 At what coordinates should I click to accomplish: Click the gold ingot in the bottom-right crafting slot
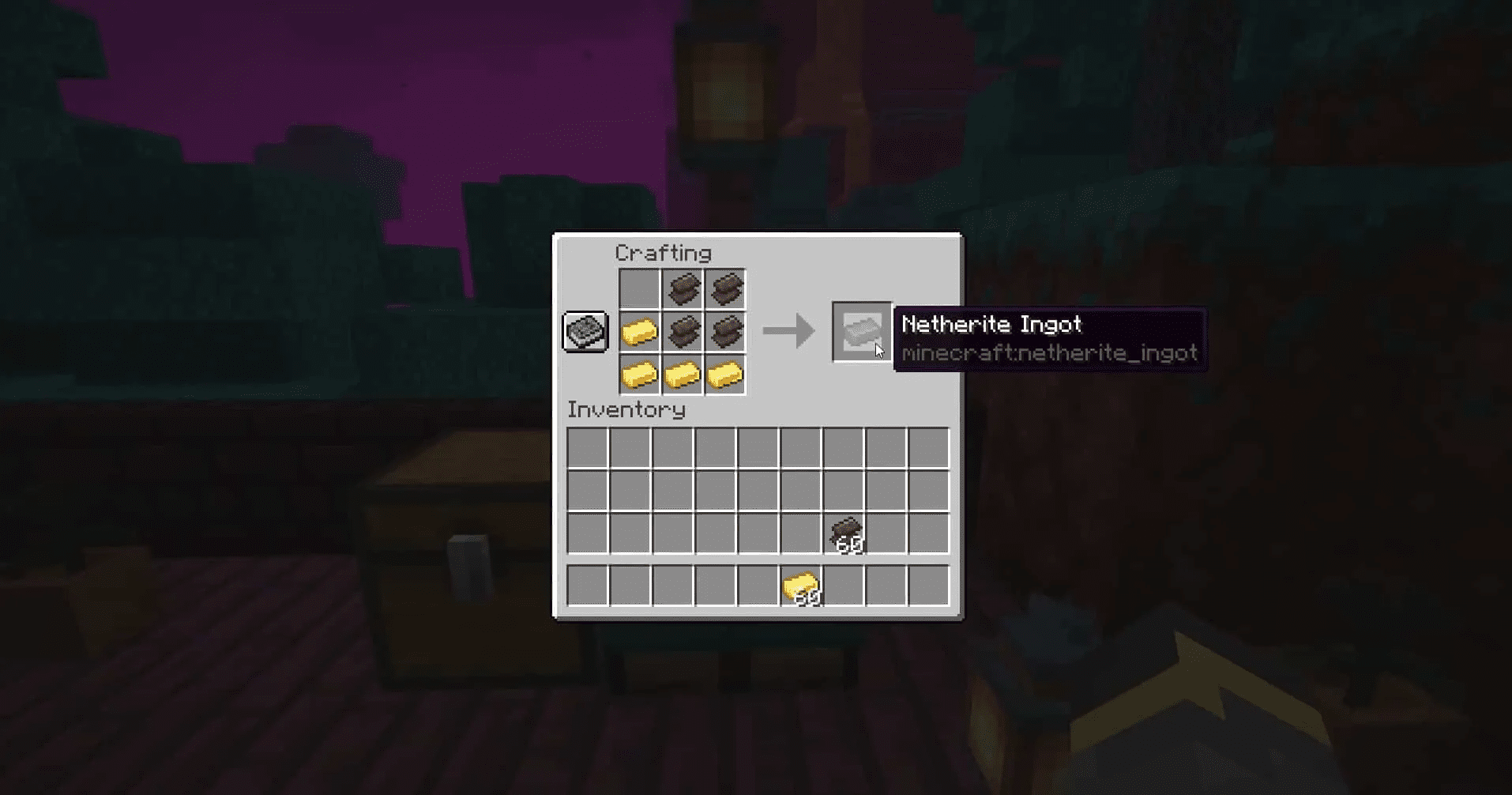pyautogui.click(x=725, y=374)
